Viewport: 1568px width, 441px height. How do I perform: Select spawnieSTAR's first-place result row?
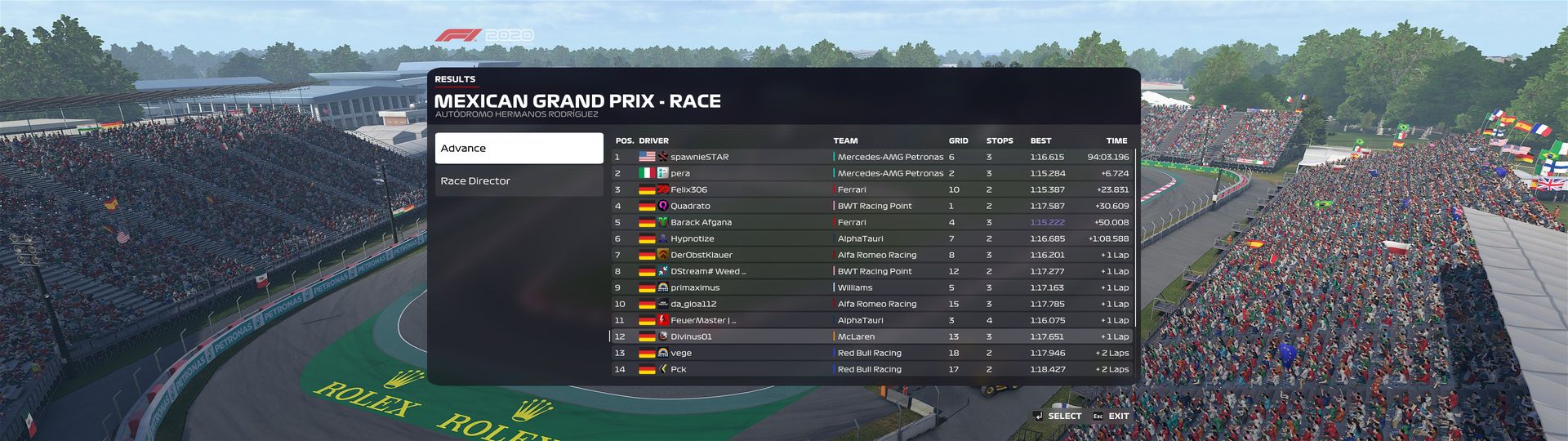click(871, 157)
